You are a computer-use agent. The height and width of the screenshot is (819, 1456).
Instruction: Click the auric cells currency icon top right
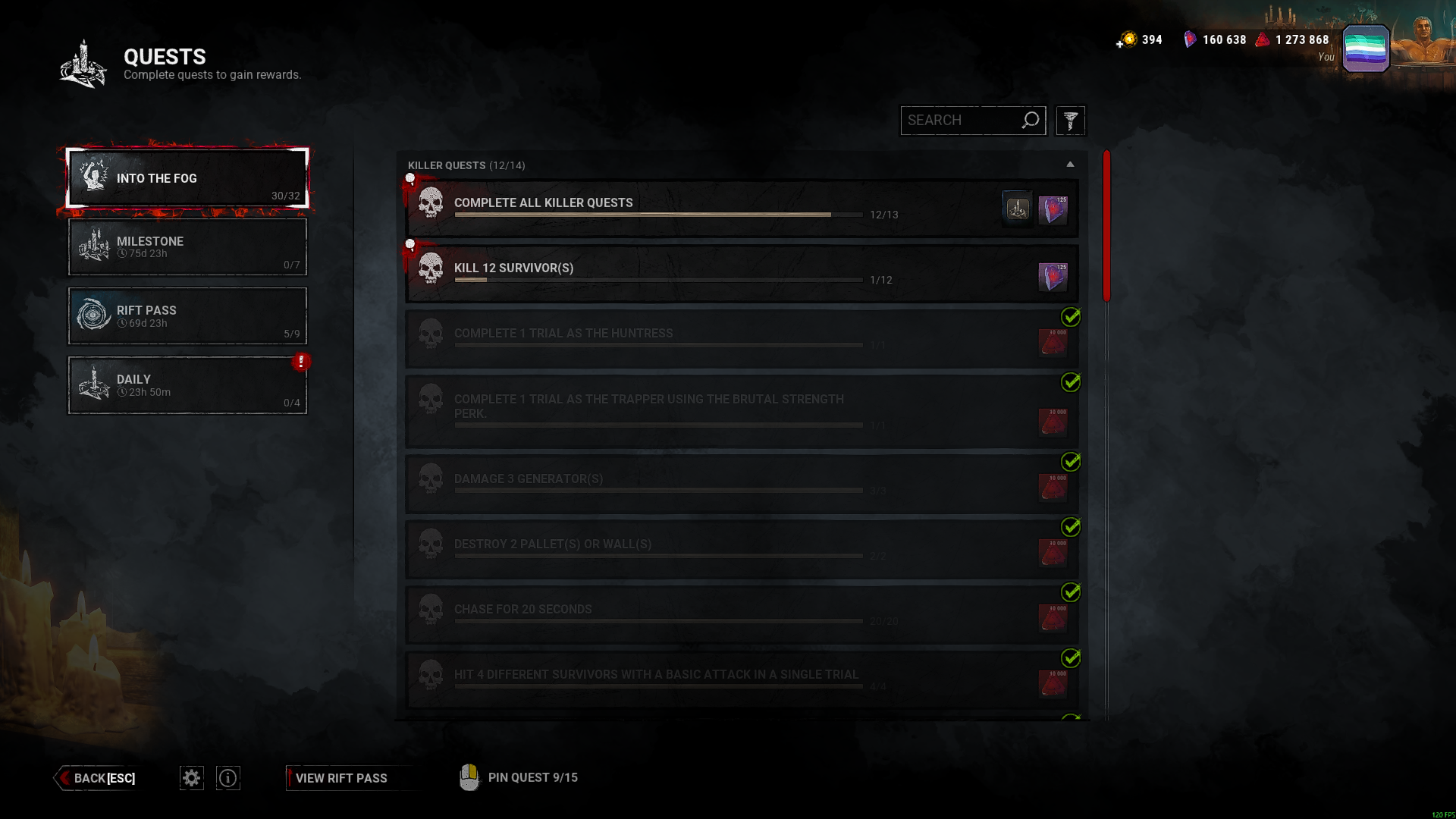[x=1125, y=39]
